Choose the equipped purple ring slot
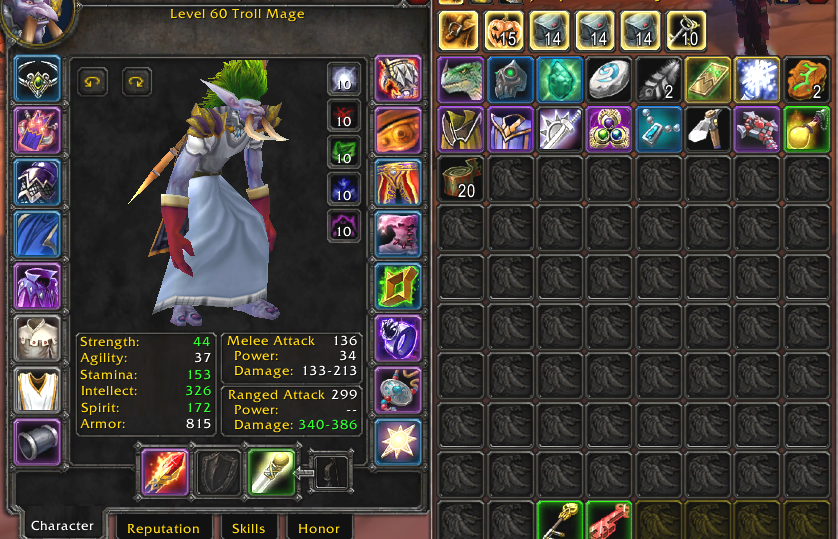This screenshot has height=539, width=838. [398, 338]
